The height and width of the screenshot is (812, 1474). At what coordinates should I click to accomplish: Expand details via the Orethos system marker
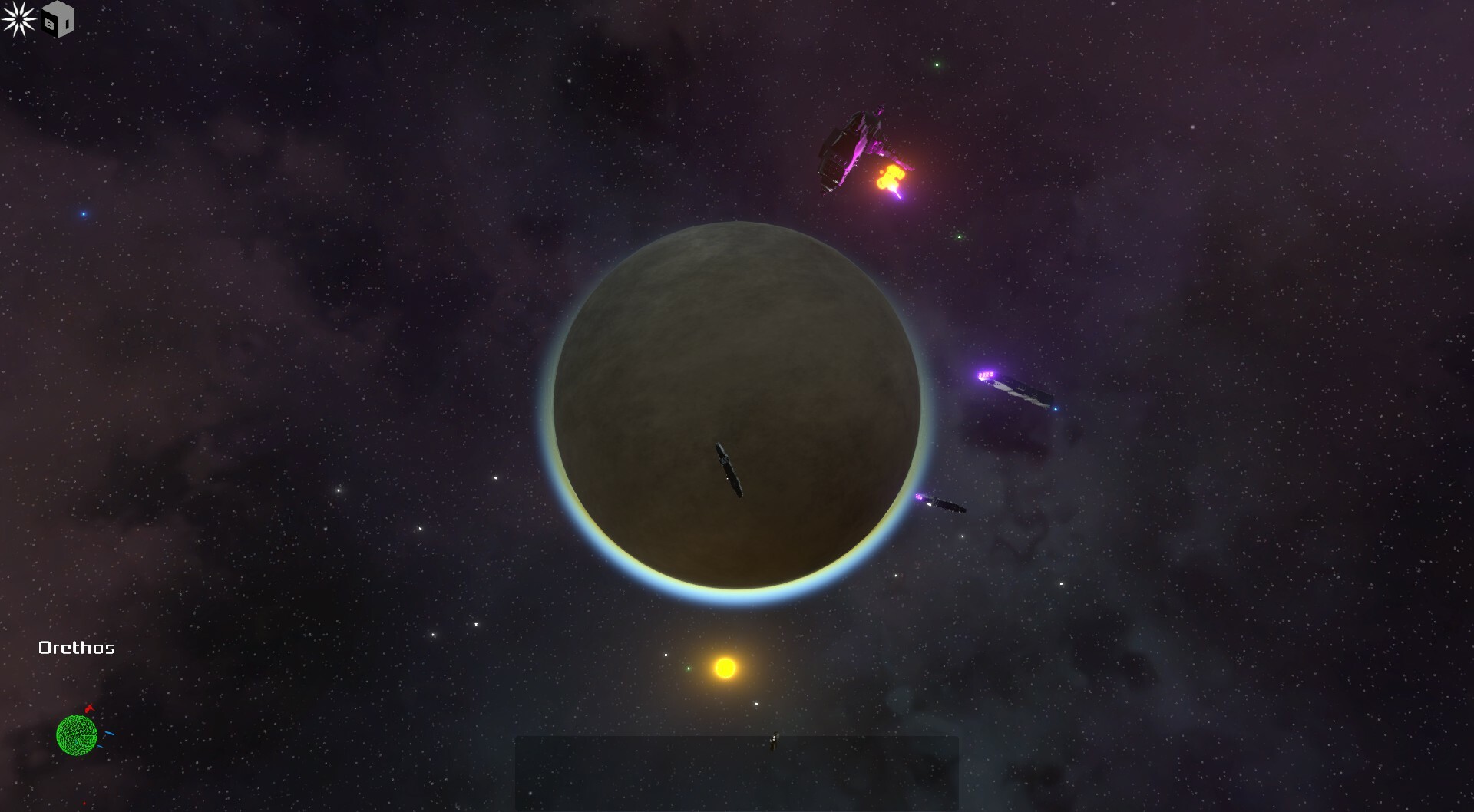point(77,647)
